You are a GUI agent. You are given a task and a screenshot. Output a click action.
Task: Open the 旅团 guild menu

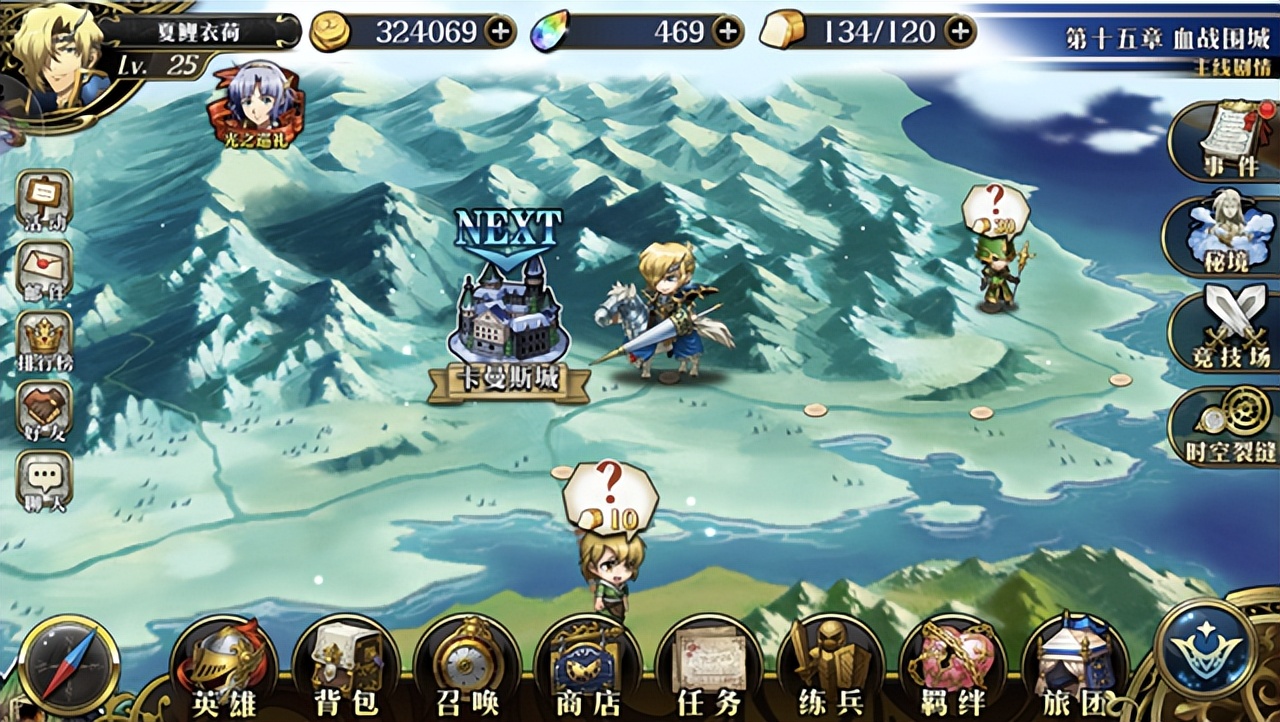tap(1074, 665)
